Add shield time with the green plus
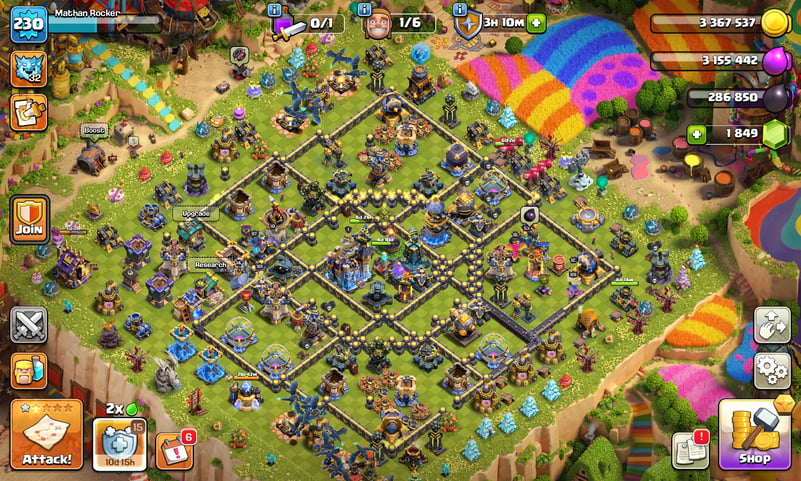The height and width of the screenshot is (481, 801). [x=537, y=22]
